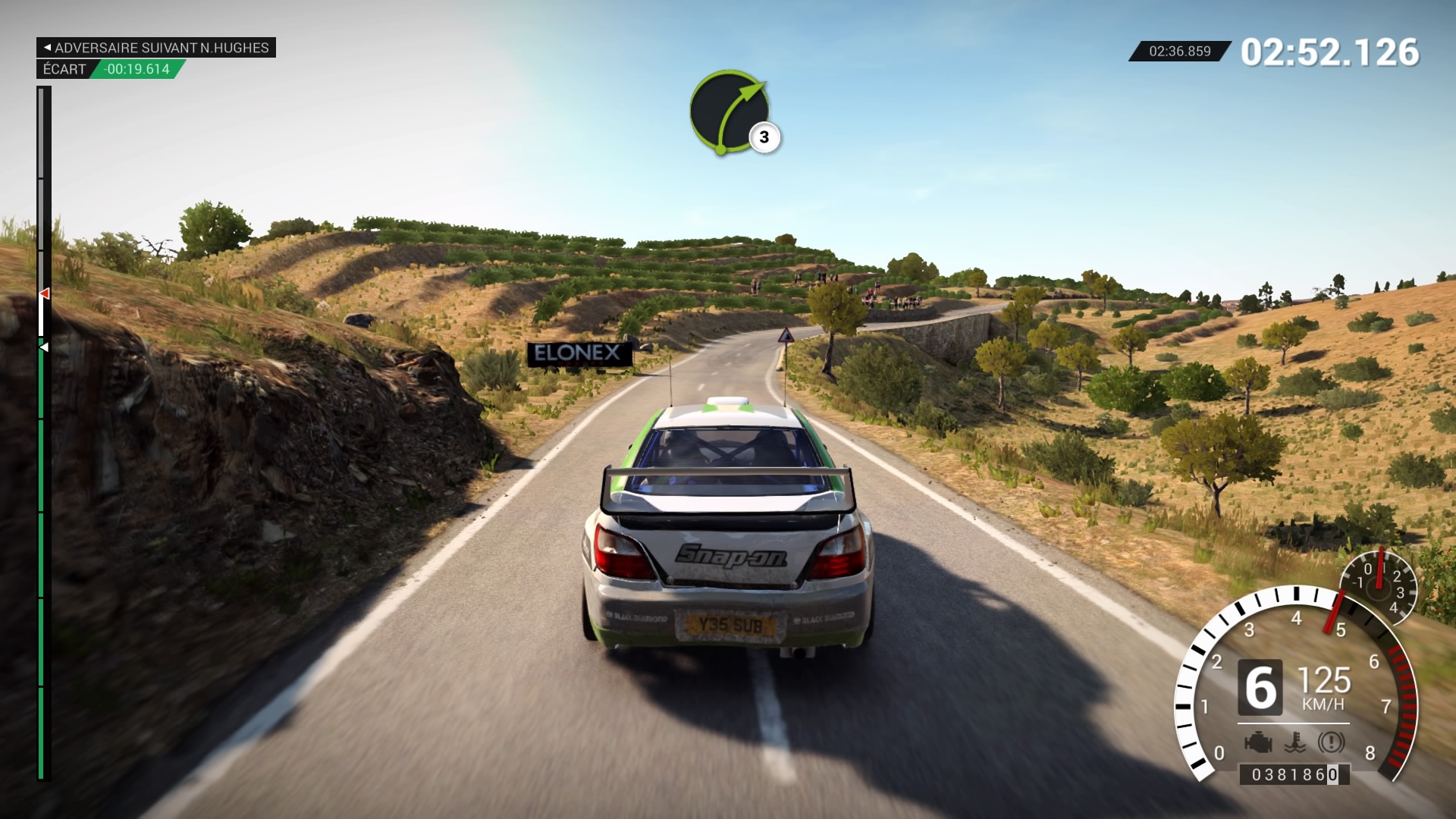Select the brake warning indicator icon
The image size is (1456, 819).
coord(1331,742)
